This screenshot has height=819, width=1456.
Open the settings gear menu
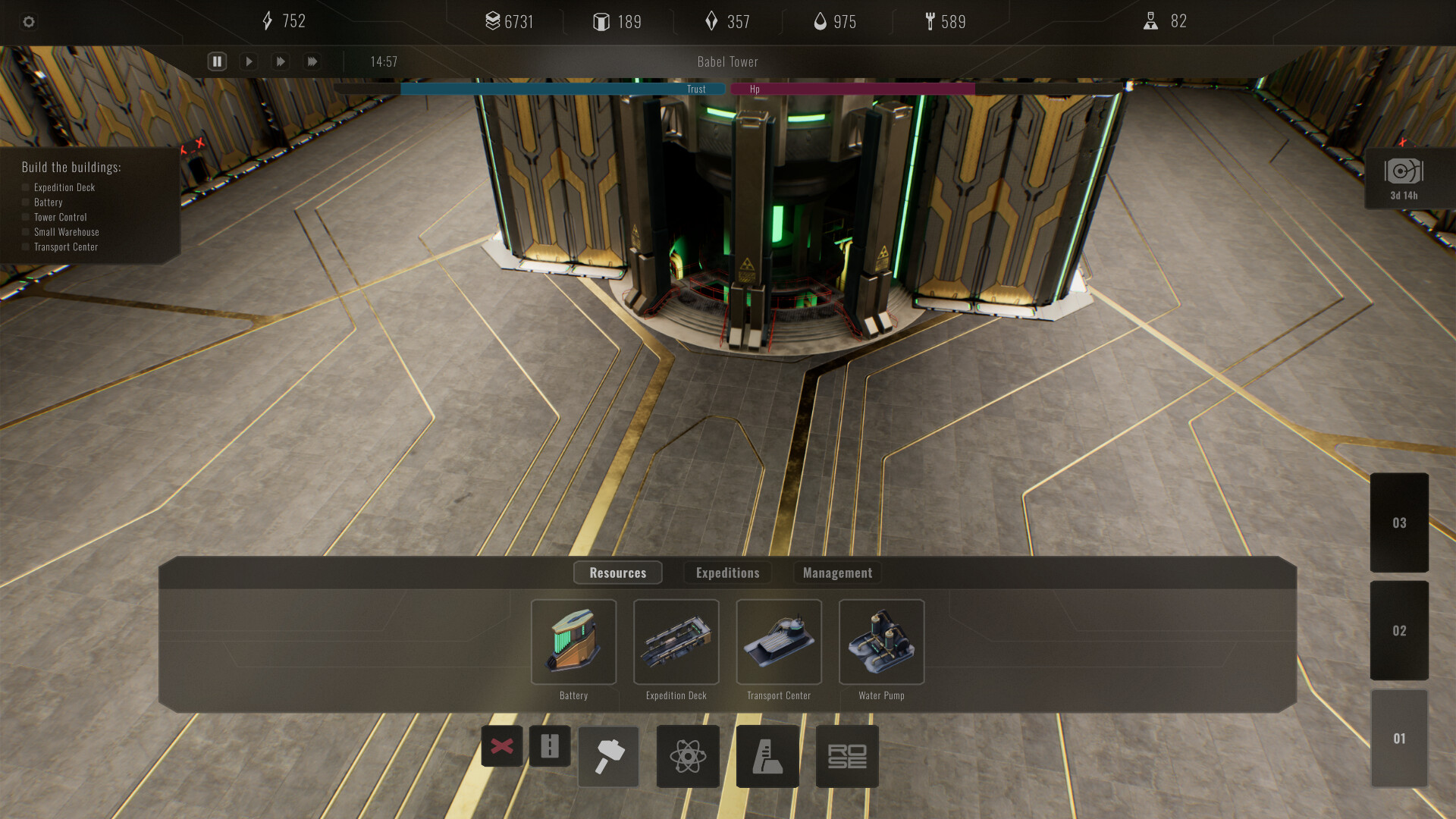[x=29, y=22]
